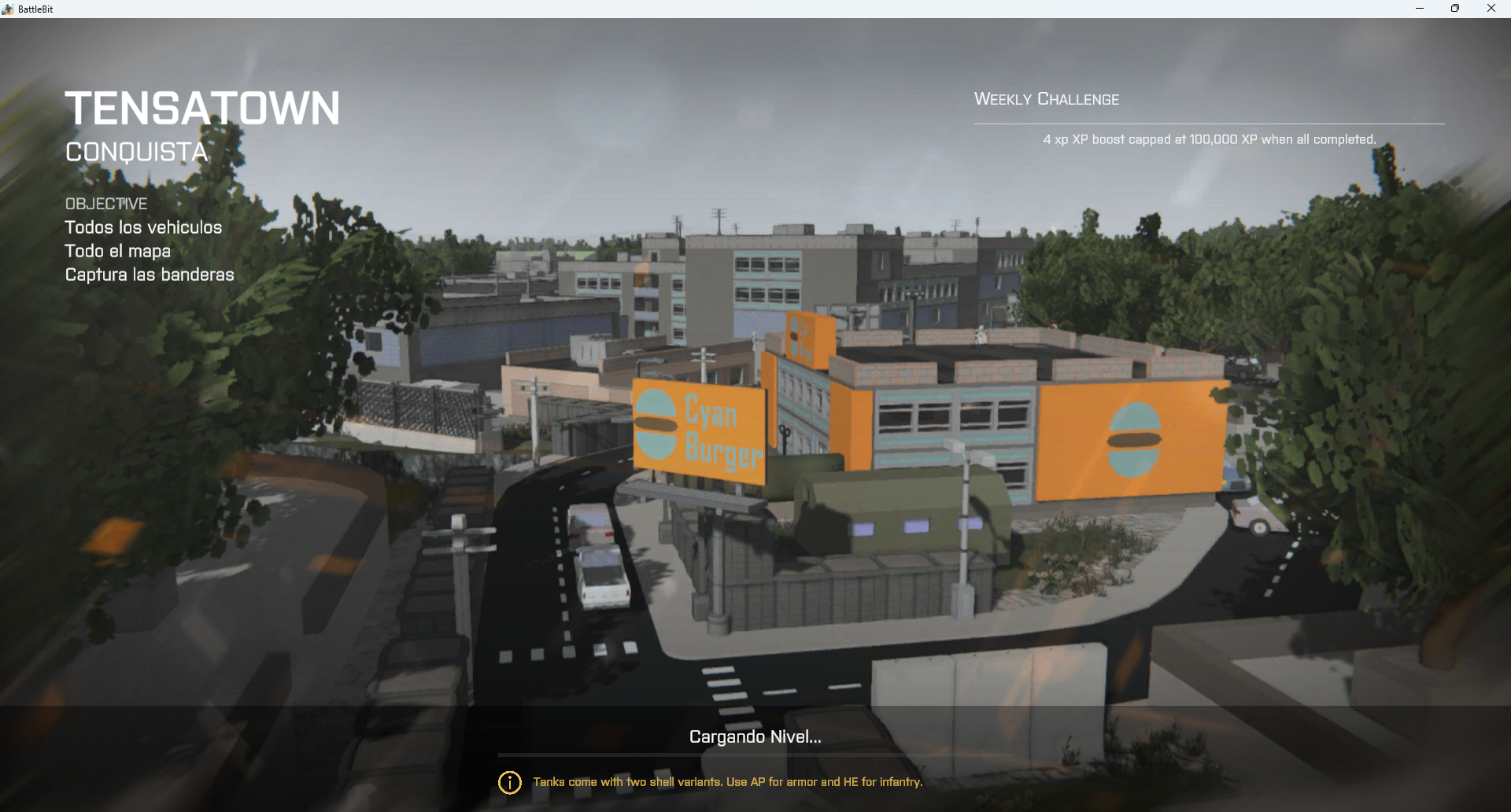The width and height of the screenshot is (1511, 812).
Task: Minimize the BattleBit window
Action: coord(1420,9)
